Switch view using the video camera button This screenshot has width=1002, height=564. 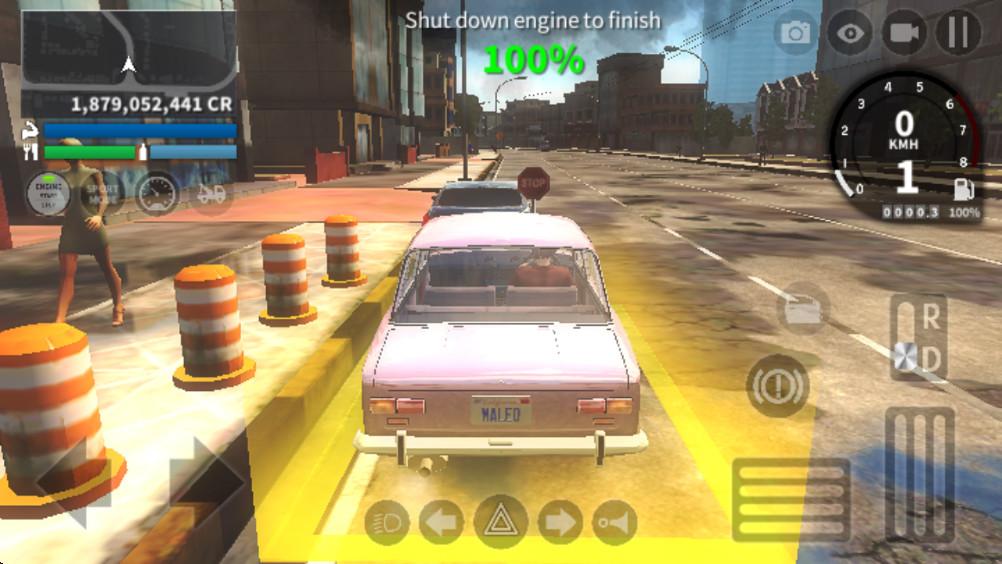click(904, 33)
